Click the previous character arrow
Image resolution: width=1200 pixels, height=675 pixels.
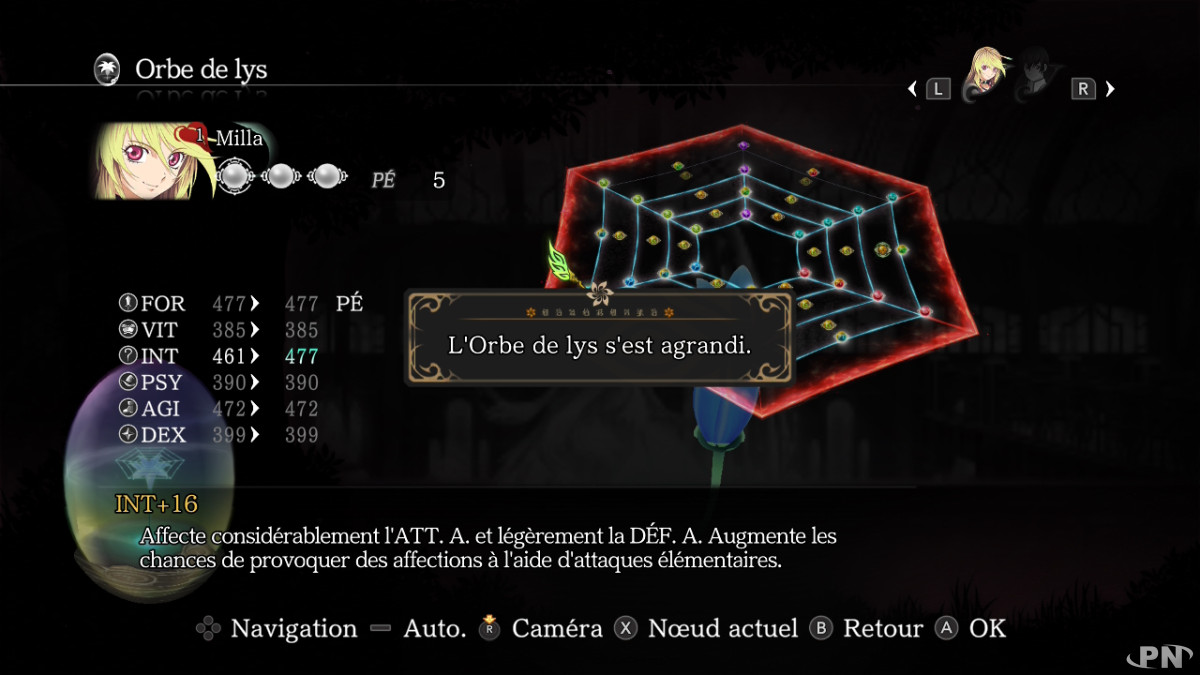(x=912, y=89)
